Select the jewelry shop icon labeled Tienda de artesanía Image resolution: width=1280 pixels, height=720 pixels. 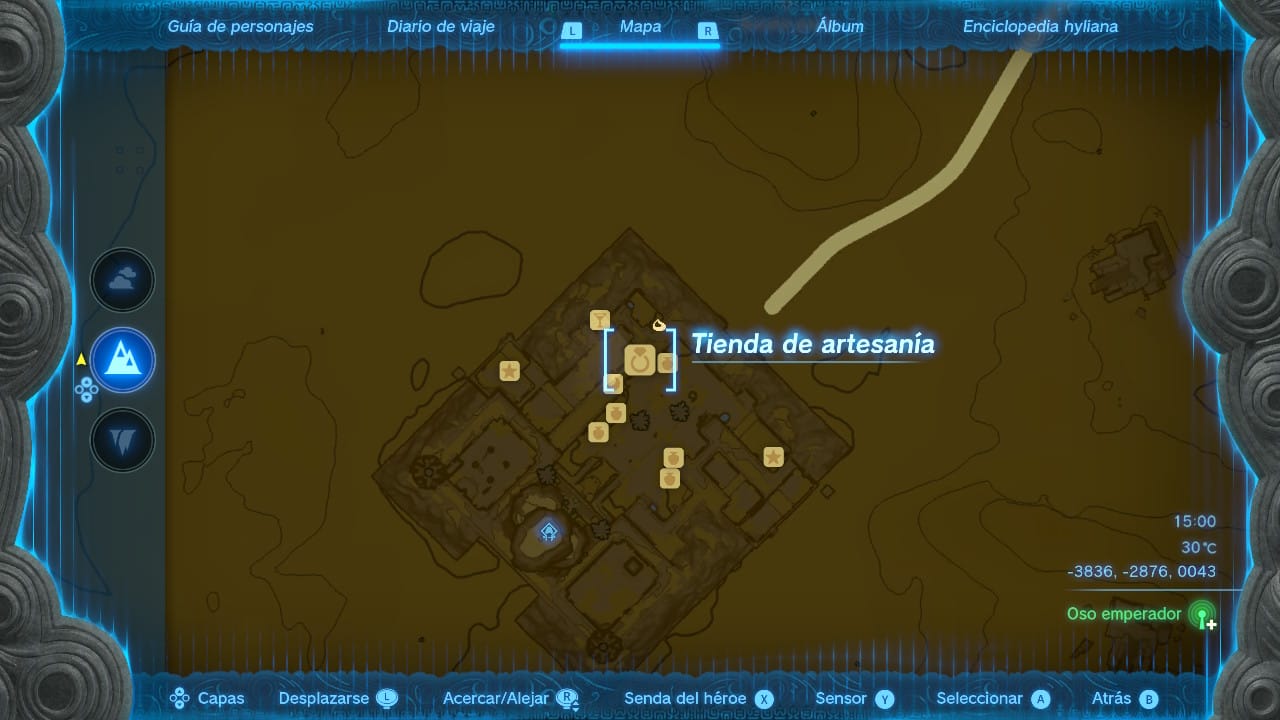[640, 358]
